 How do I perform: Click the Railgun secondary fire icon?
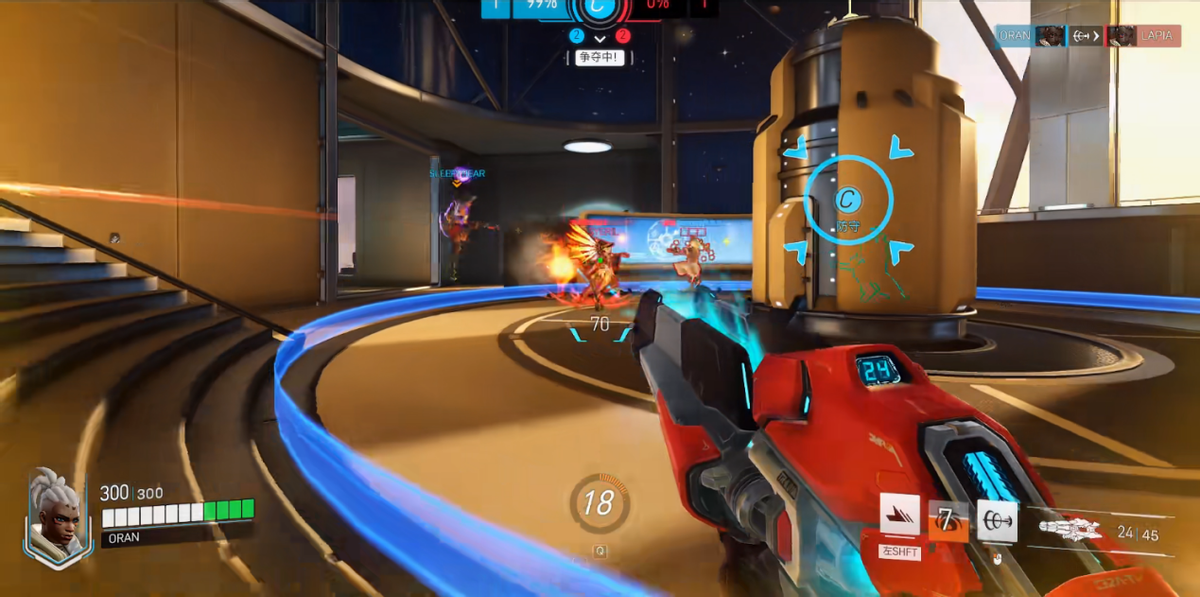[x=997, y=521]
